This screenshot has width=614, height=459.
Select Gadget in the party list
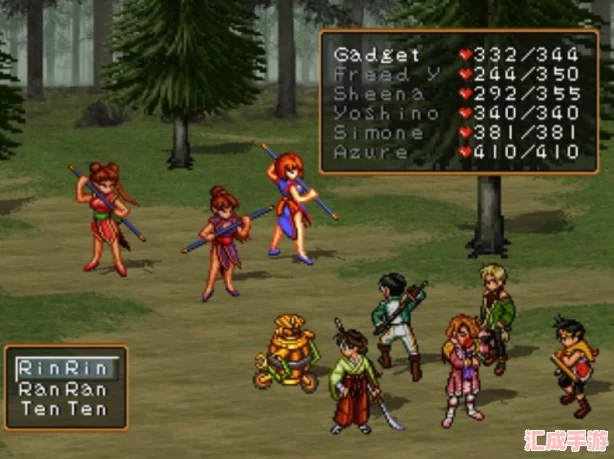point(378,55)
